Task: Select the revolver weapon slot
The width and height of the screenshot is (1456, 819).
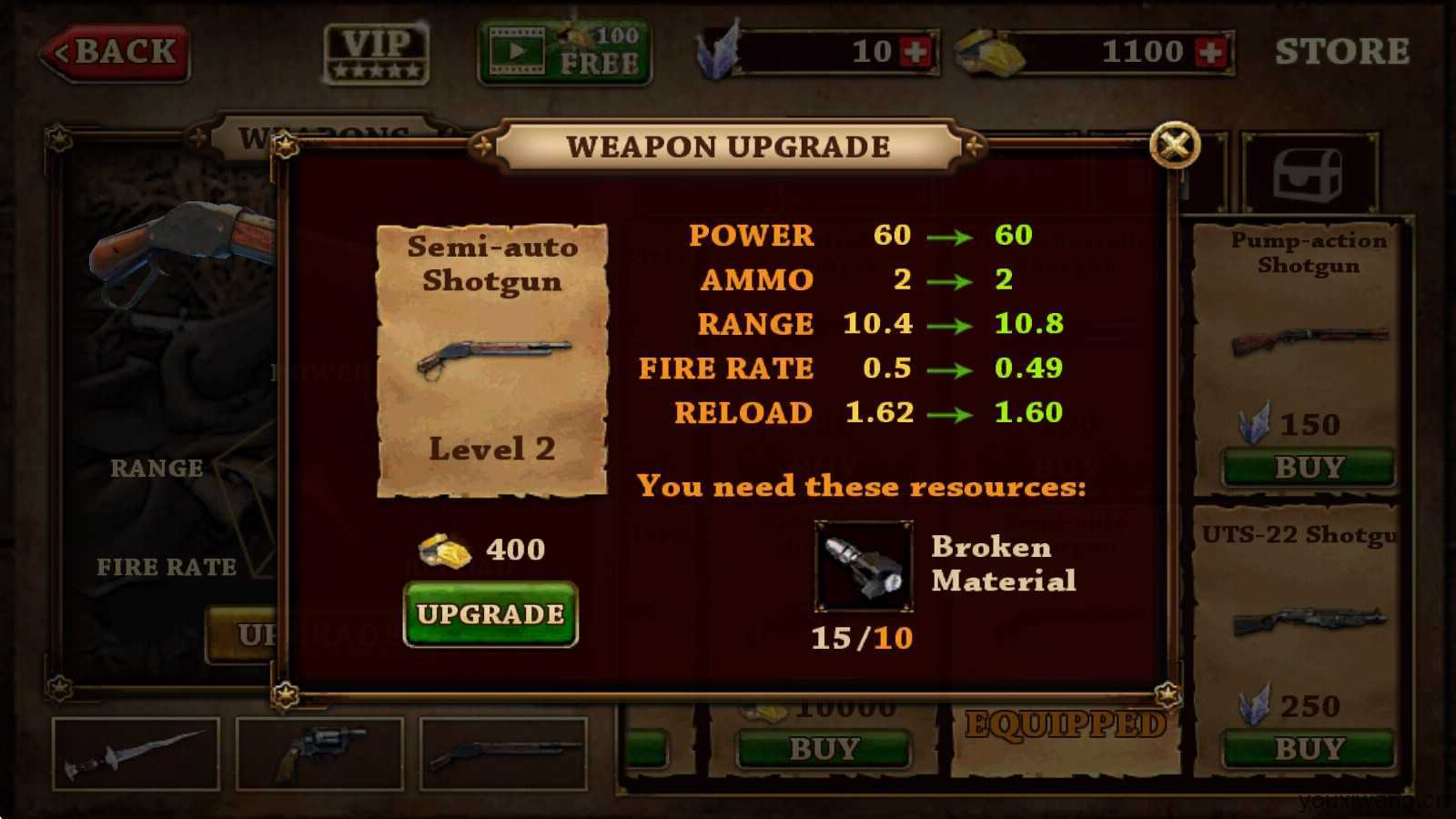Action: (x=319, y=753)
